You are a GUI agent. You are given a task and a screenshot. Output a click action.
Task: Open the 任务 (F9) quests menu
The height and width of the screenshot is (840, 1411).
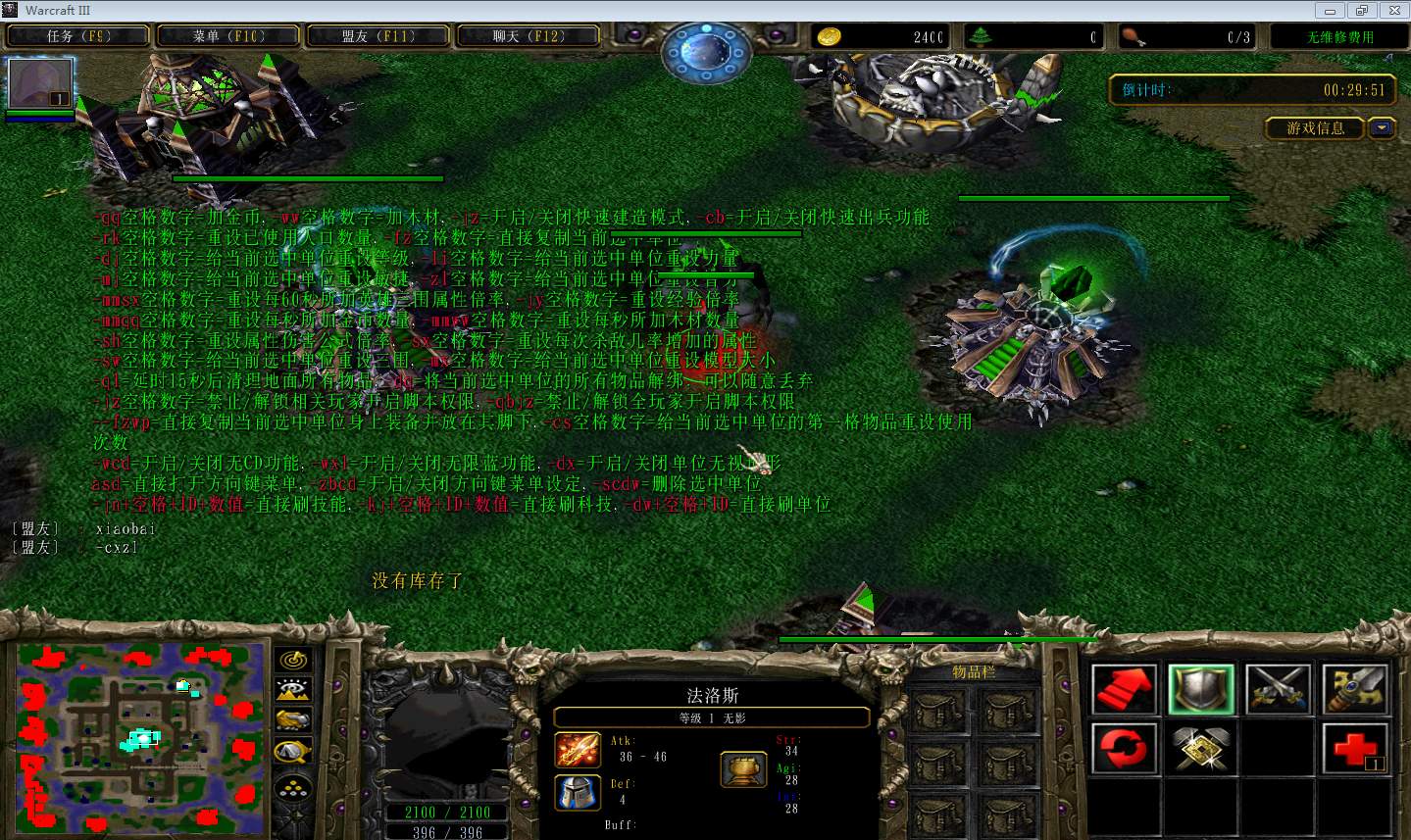[78, 36]
